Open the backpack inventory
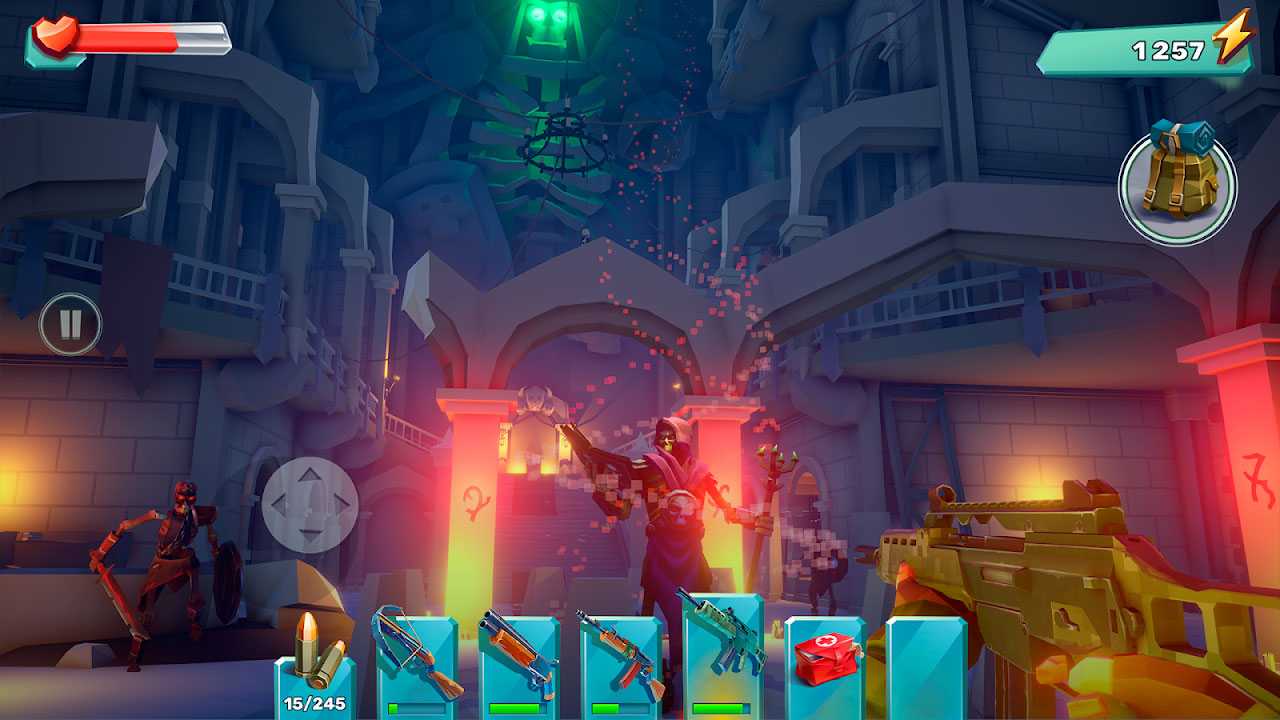The image size is (1280, 720). coord(1177,187)
